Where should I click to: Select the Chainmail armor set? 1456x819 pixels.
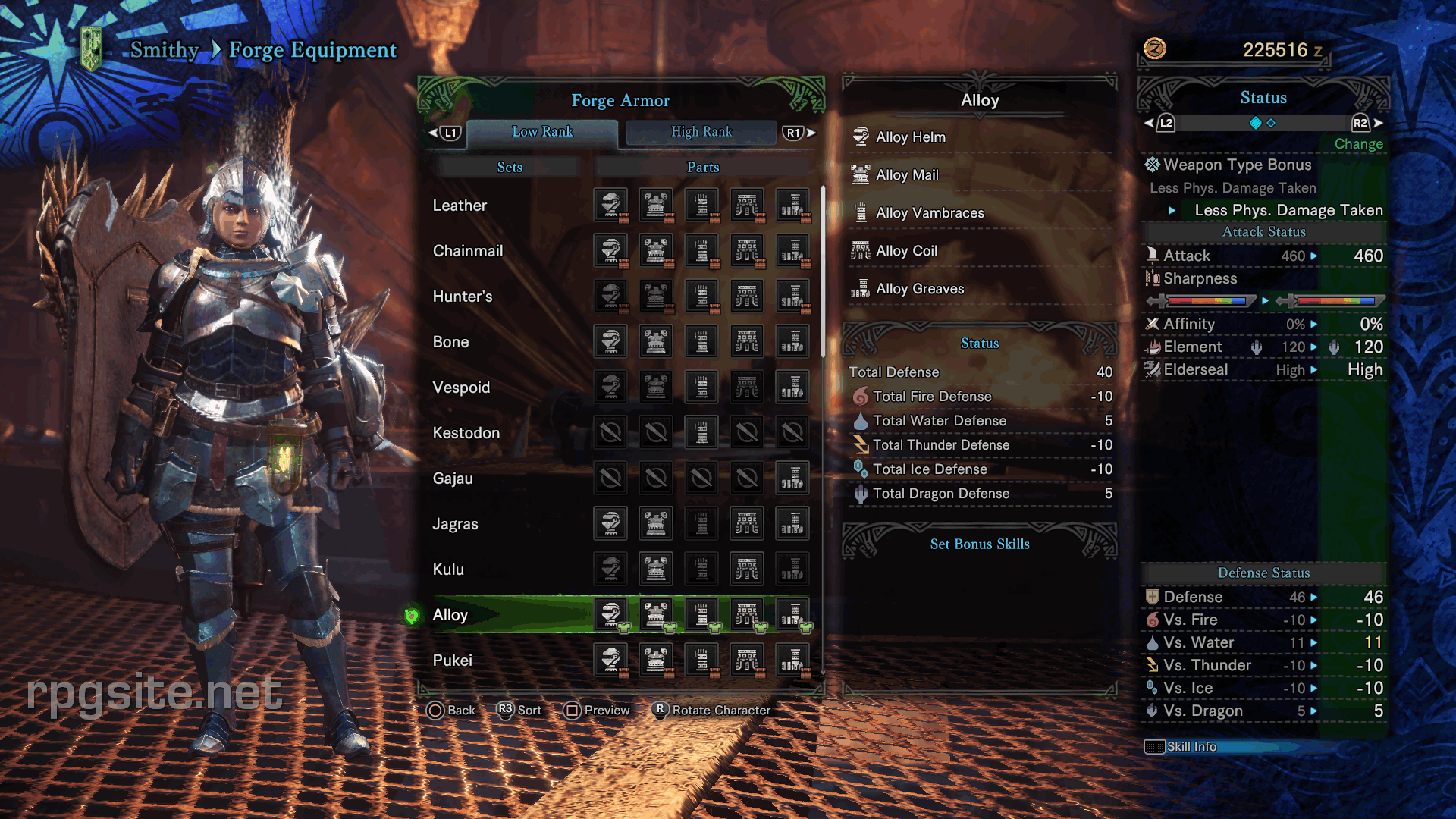click(x=467, y=251)
